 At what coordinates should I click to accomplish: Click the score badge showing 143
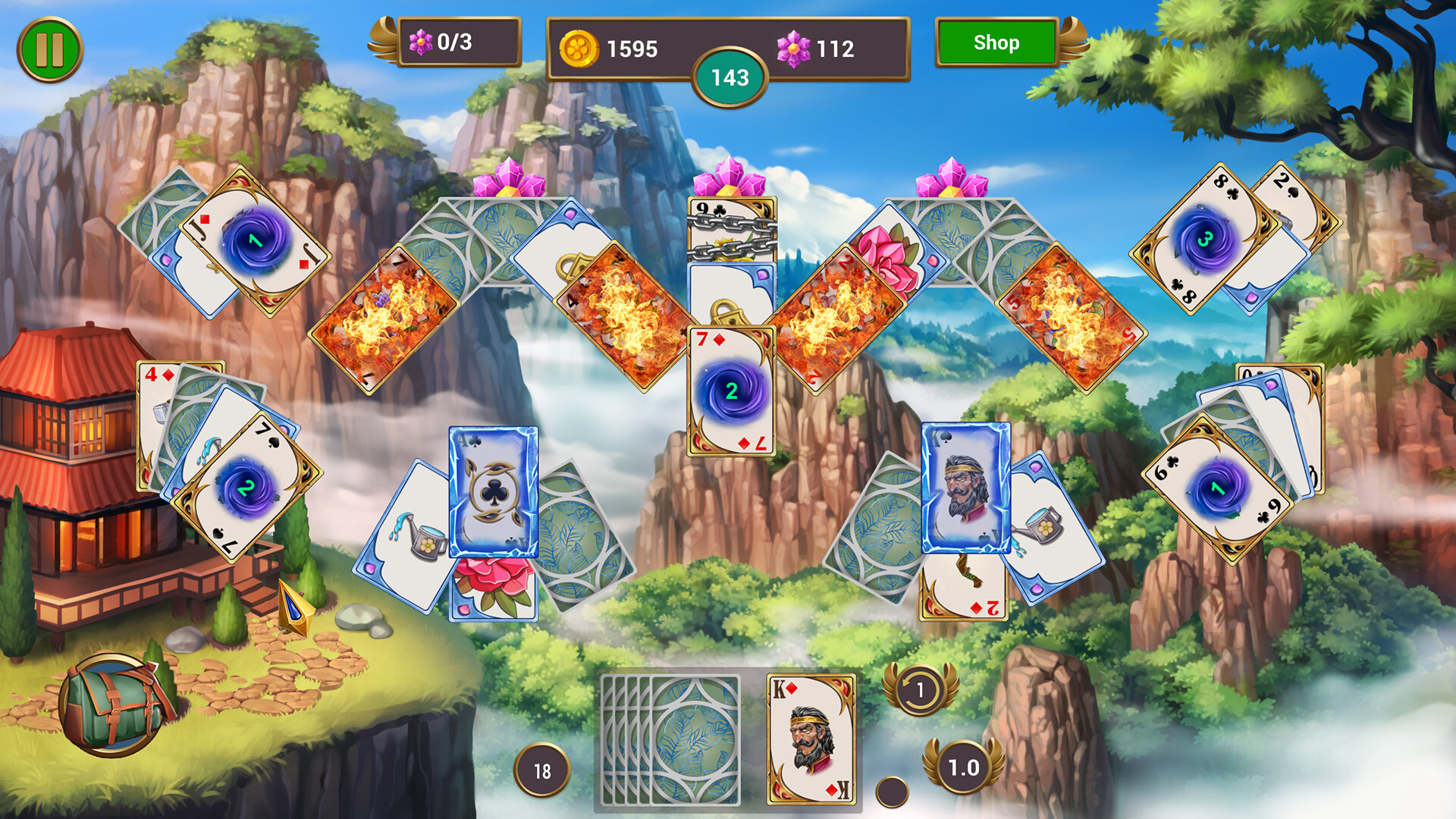tap(730, 76)
